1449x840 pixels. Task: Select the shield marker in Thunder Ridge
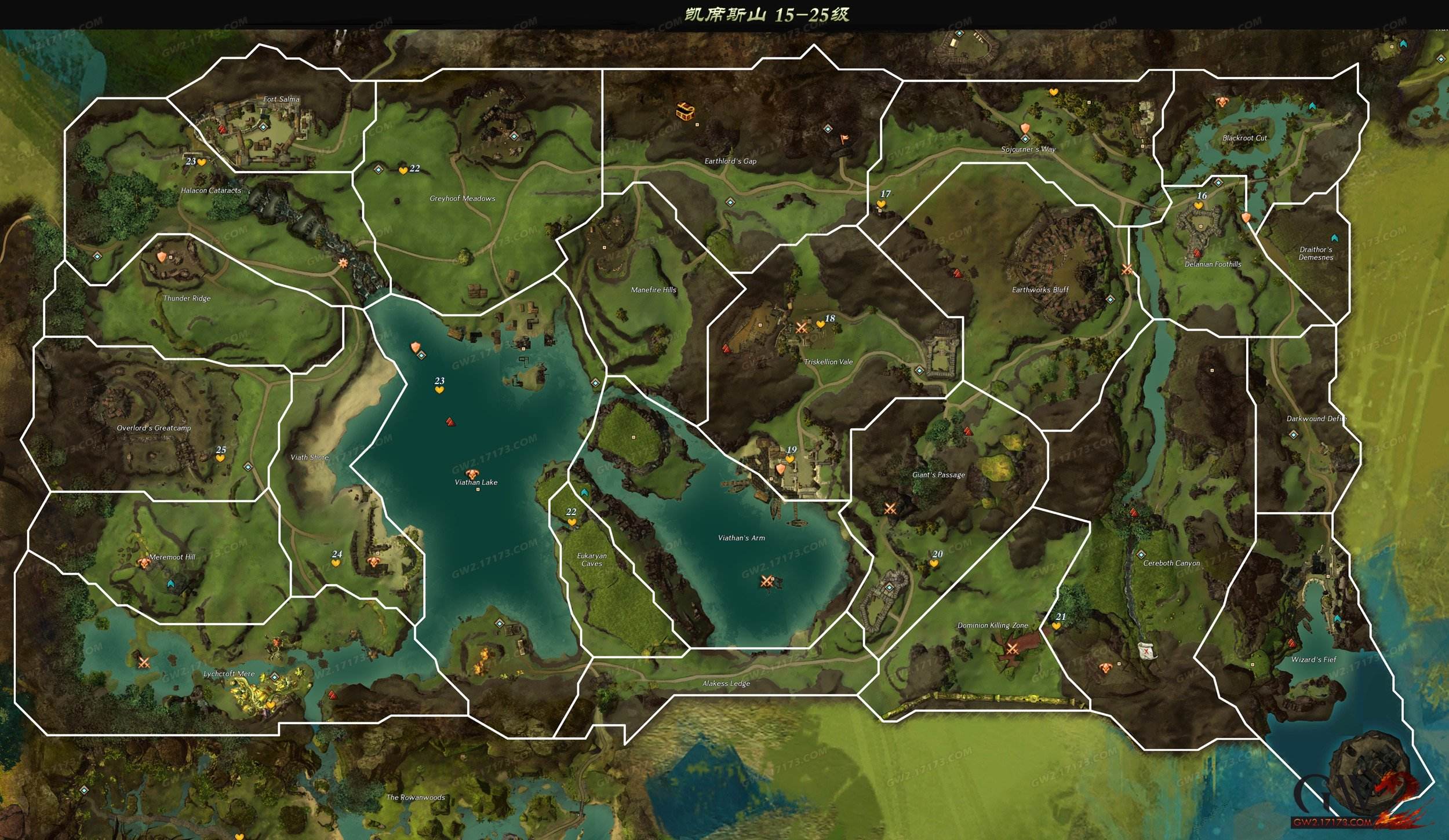pyautogui.click(x=162, y=257)
